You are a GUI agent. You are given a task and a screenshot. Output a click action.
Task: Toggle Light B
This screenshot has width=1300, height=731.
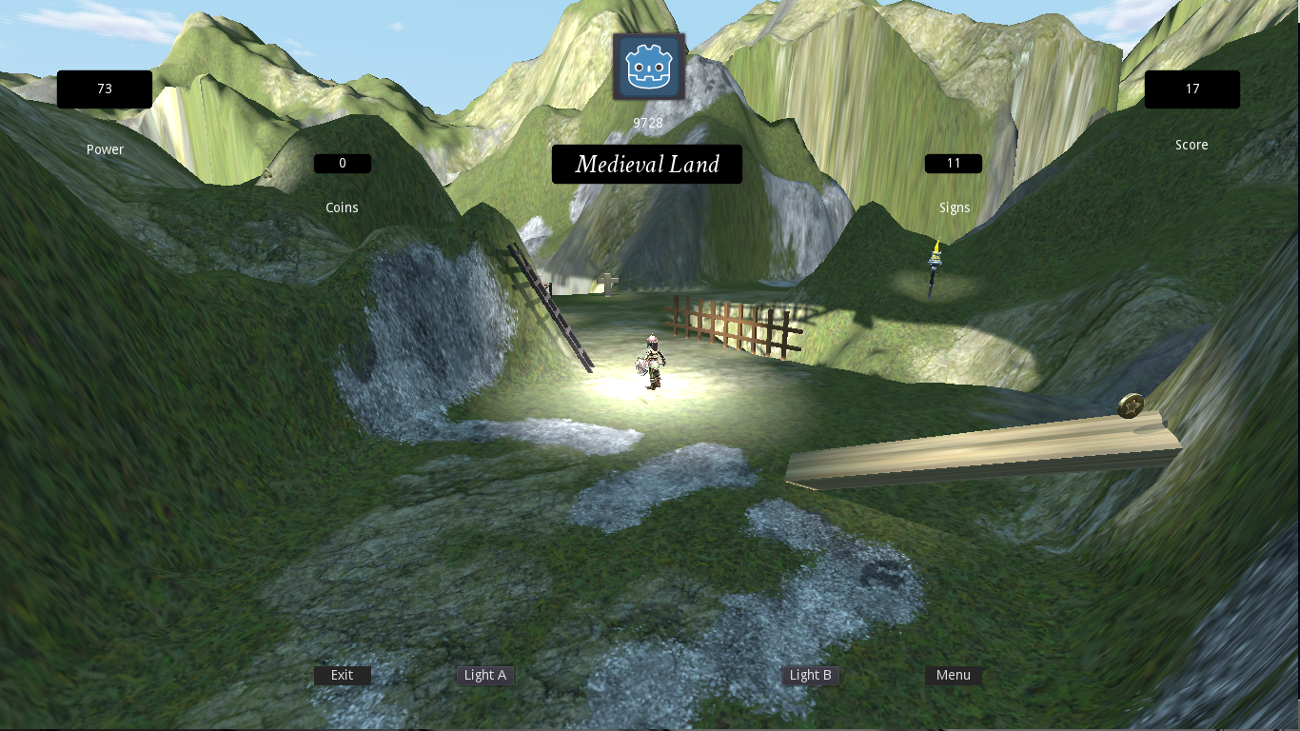810,675
